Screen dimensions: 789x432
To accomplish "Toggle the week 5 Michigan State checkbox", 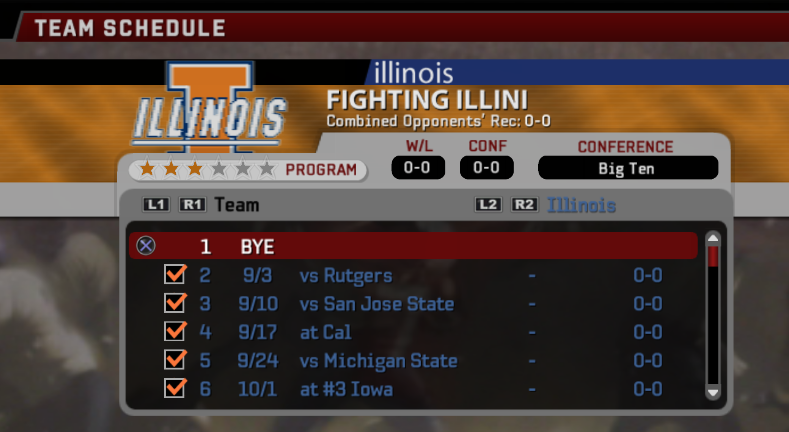I will 175,360.
